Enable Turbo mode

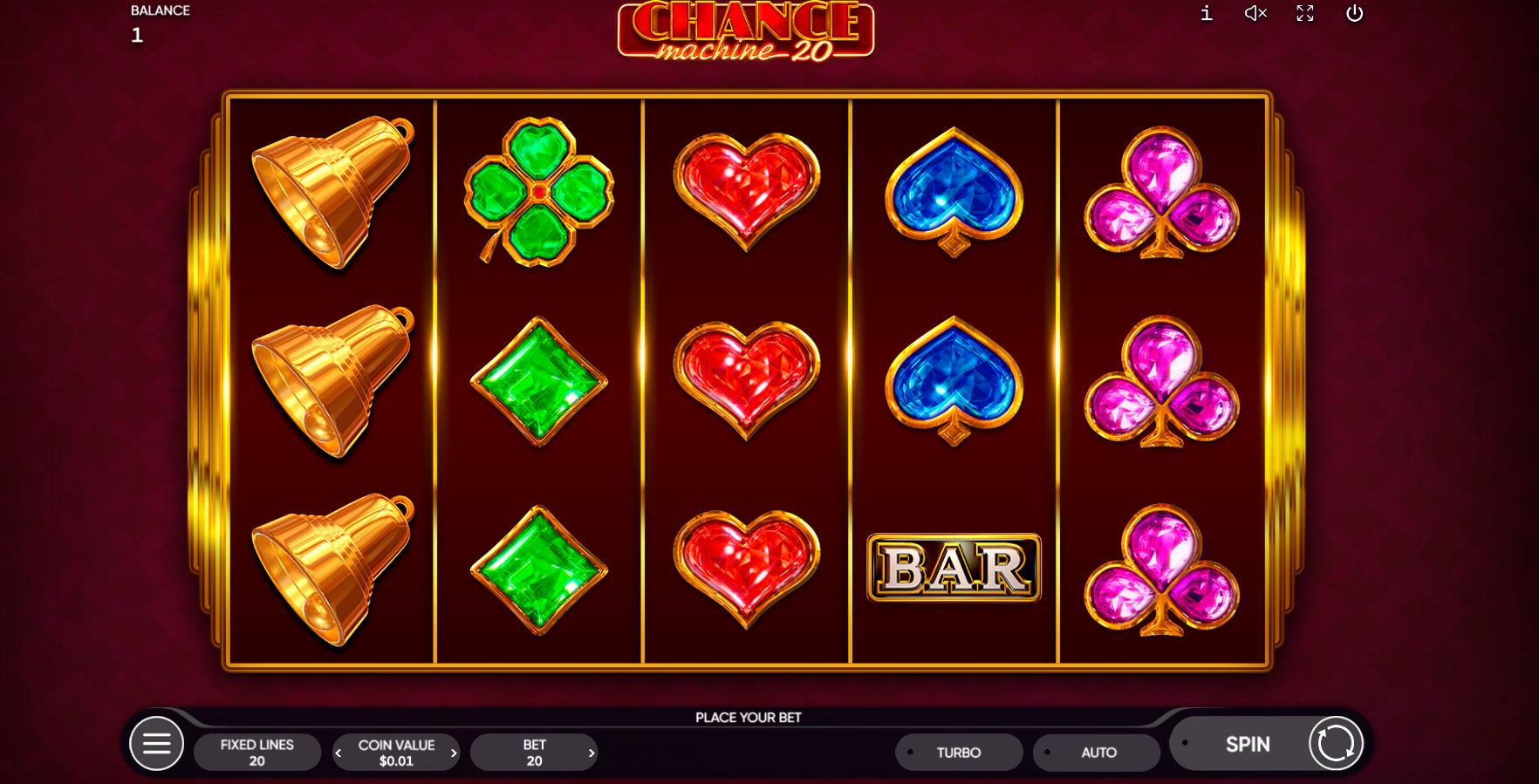958,752
